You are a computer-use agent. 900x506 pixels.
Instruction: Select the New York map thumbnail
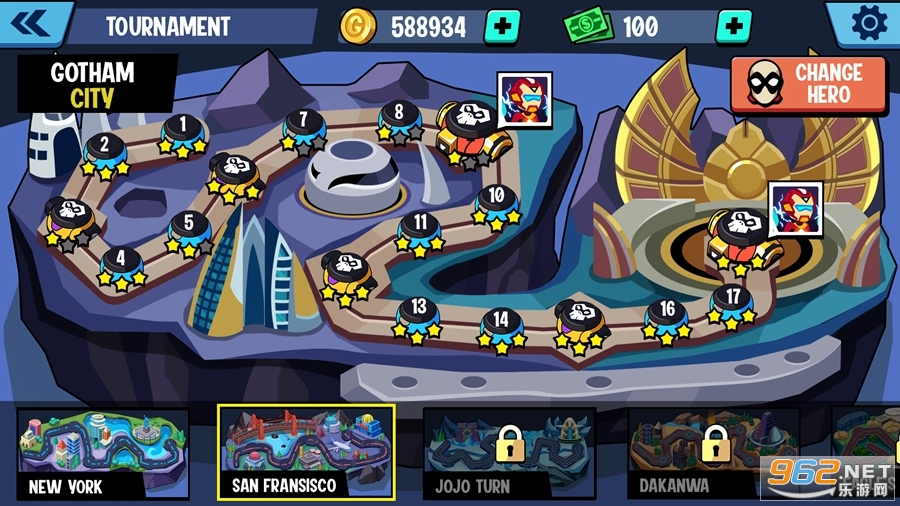[102, 454]
